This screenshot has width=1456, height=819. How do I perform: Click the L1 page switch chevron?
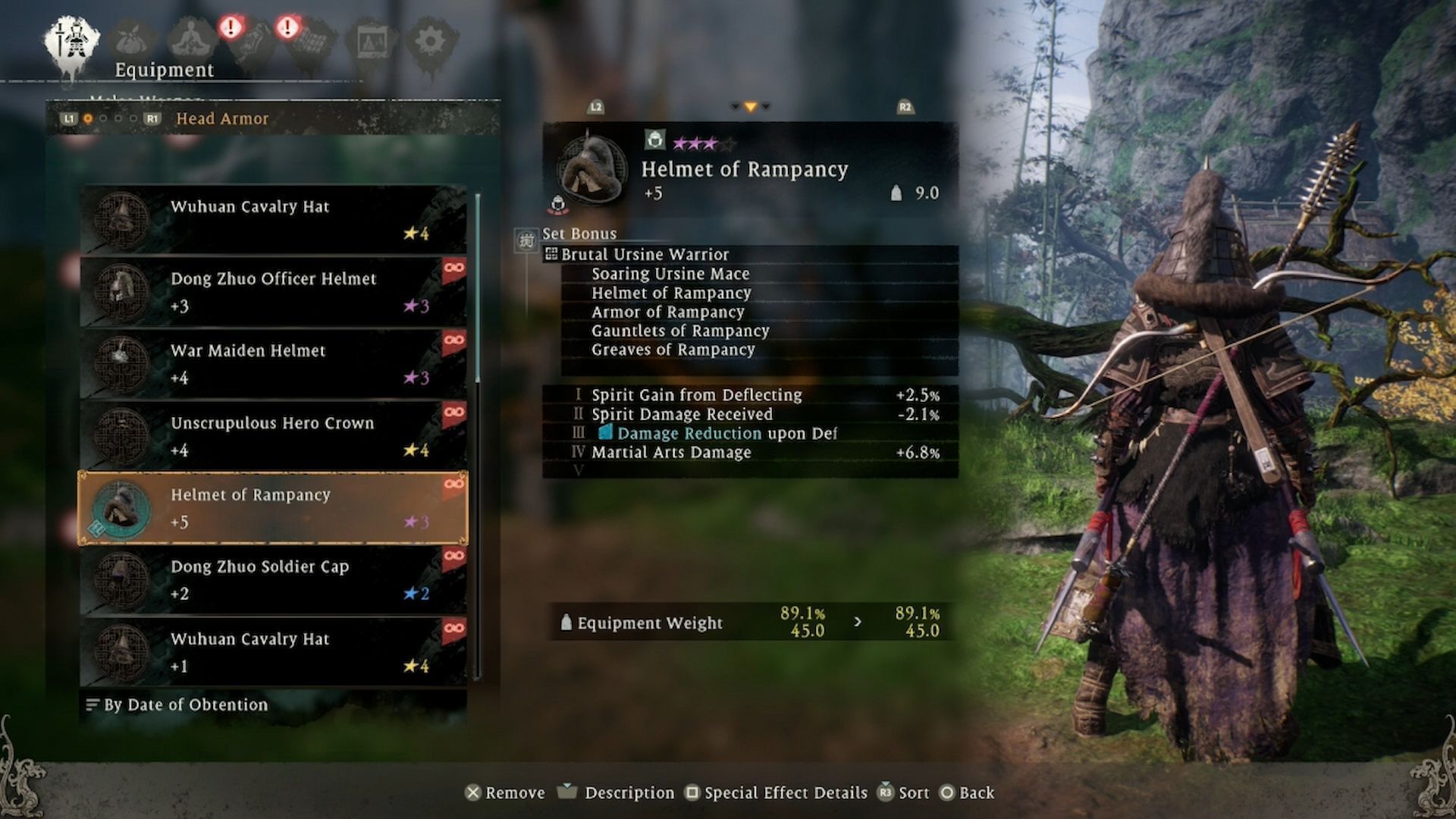point(71,119)
